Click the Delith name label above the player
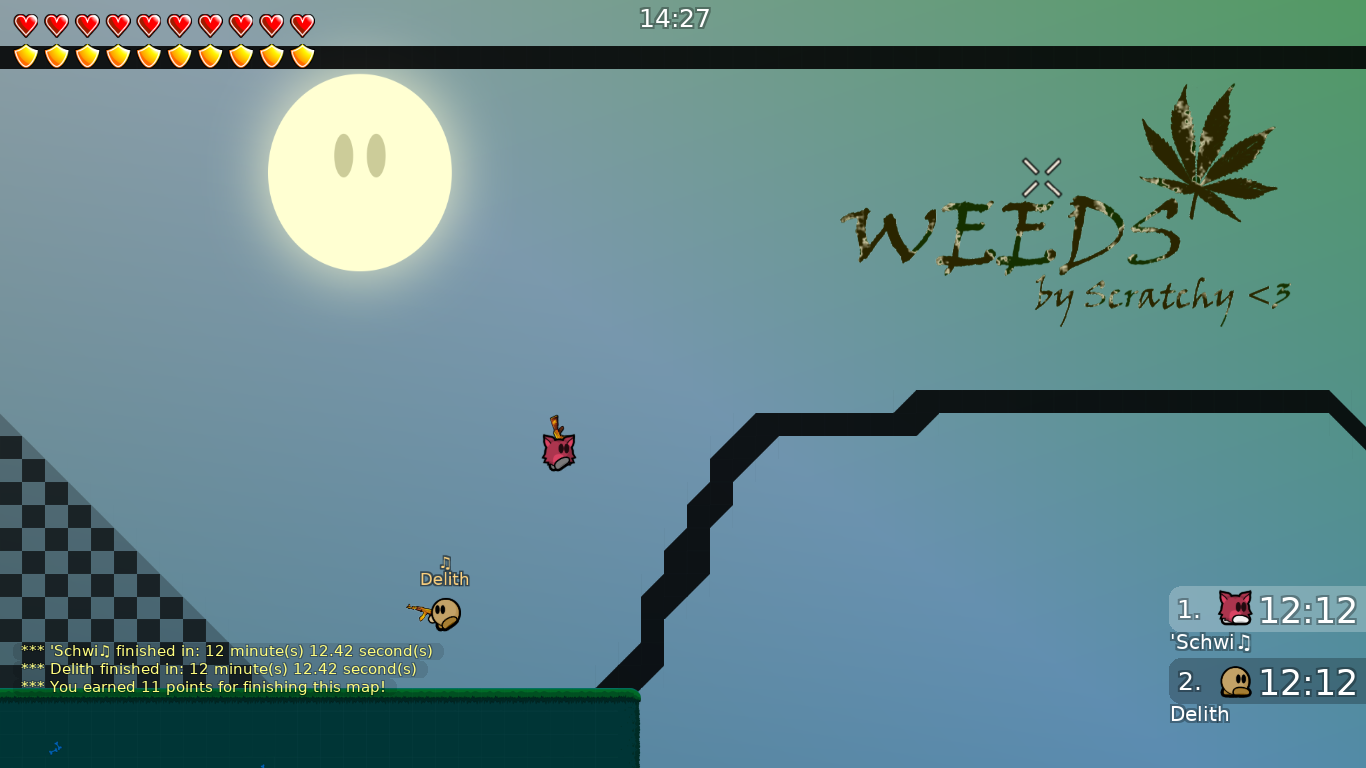 coord(446,578)
